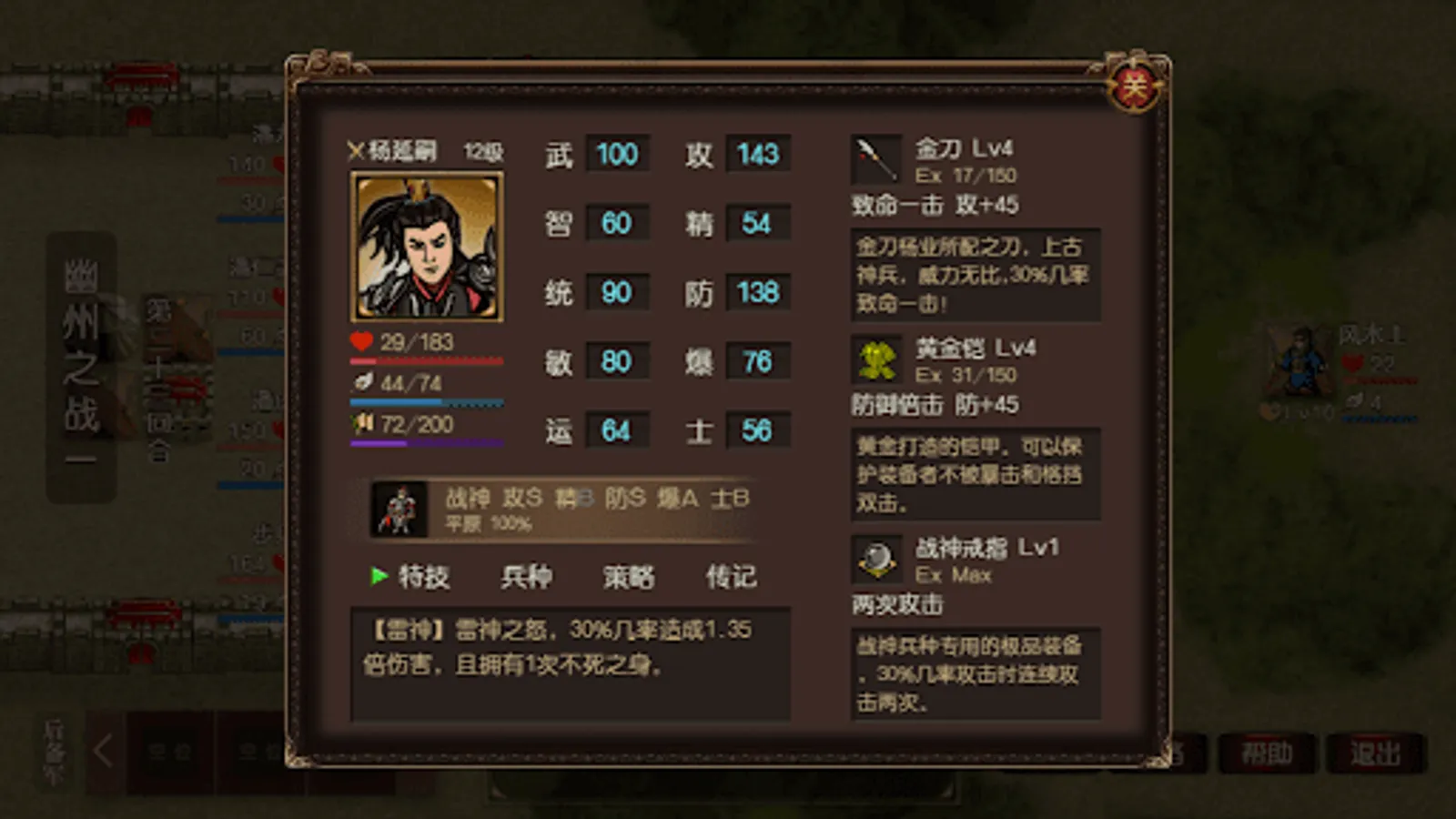Screen dimensions: 1456x819
Task: Close the character panel with 关
Action: 1134,86
